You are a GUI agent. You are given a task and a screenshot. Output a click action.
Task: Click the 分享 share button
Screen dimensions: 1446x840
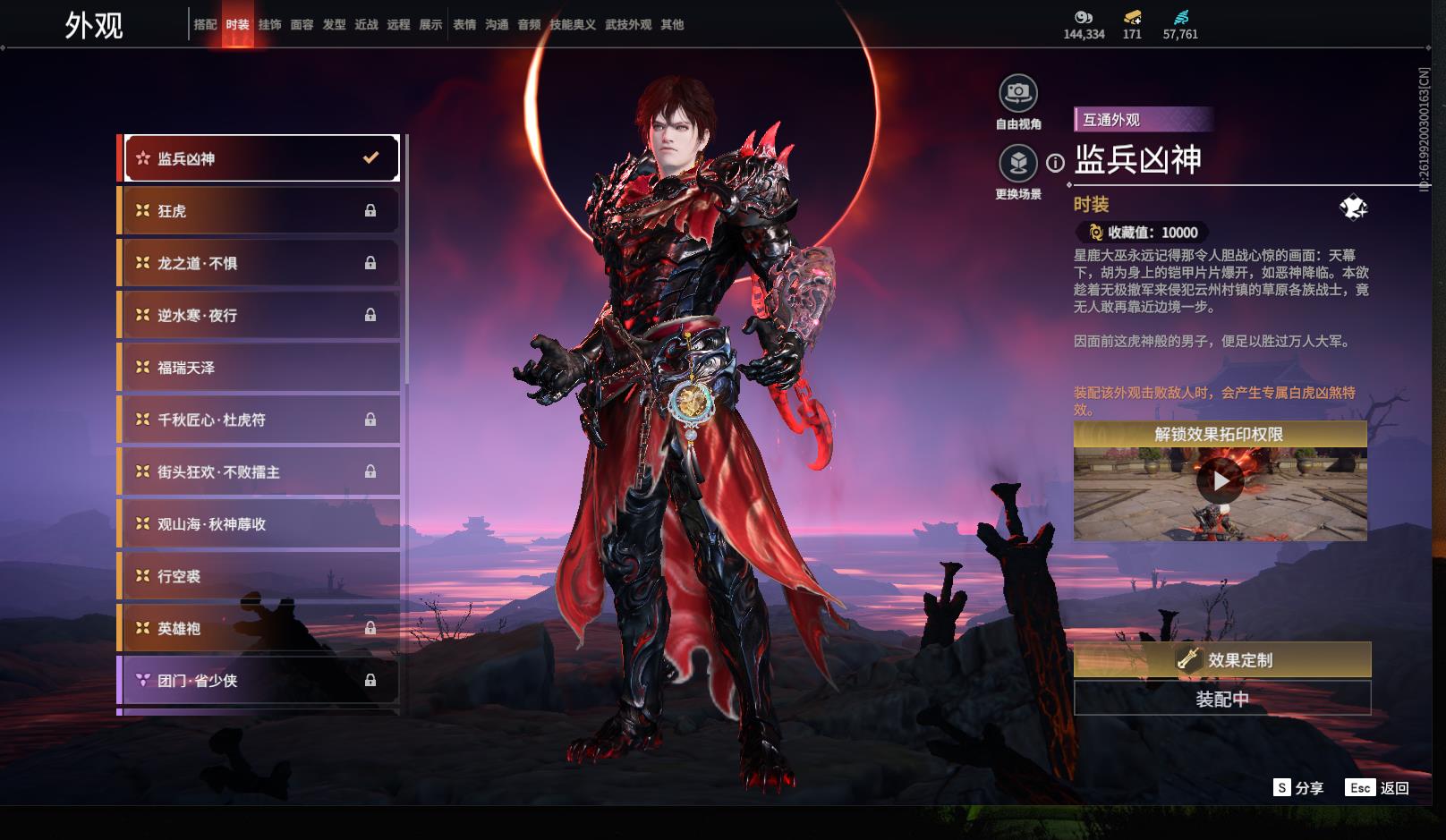[x=1298, y=788]
